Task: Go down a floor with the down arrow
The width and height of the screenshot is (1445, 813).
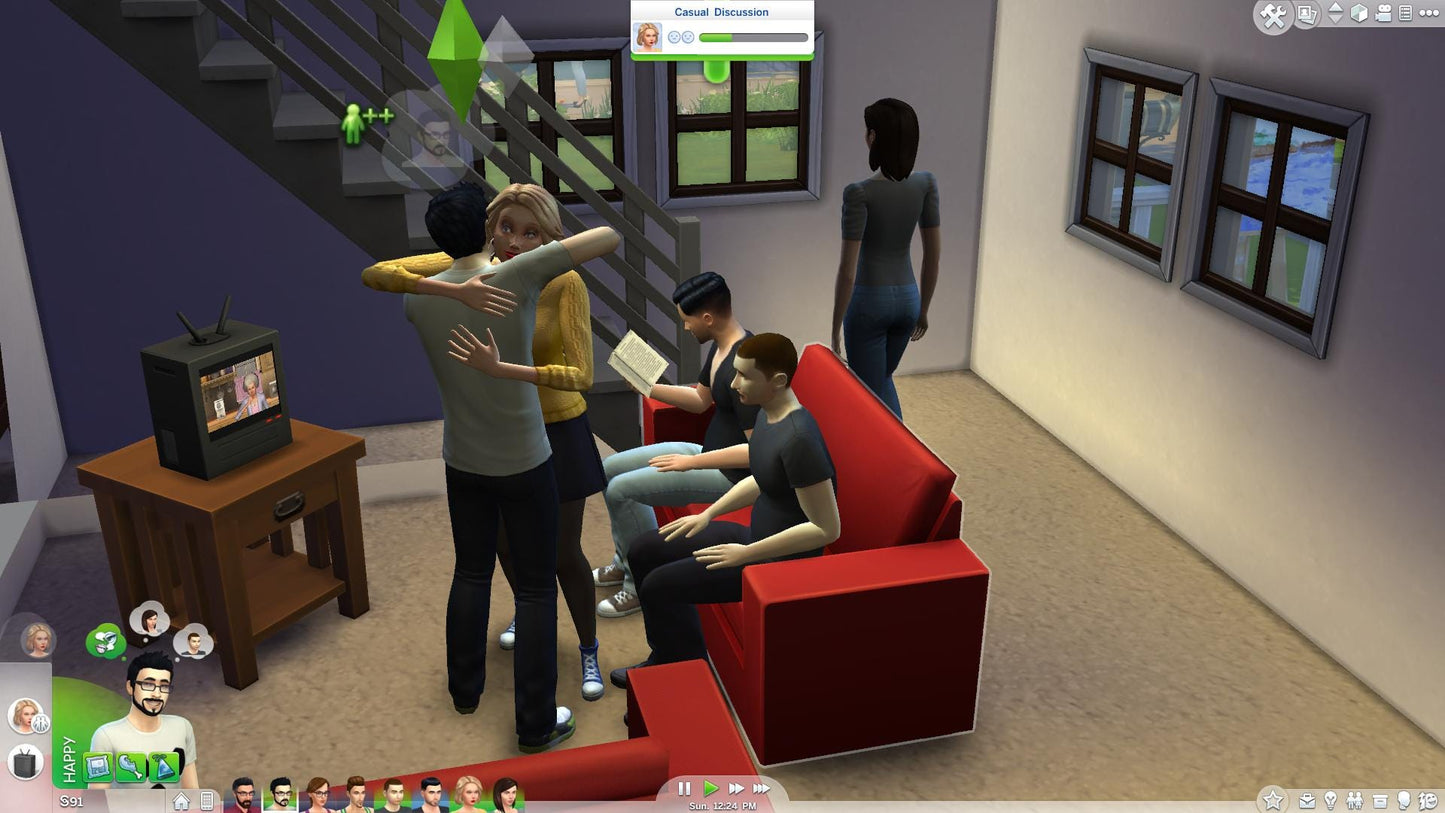Action: click(x=1334, y=21)
